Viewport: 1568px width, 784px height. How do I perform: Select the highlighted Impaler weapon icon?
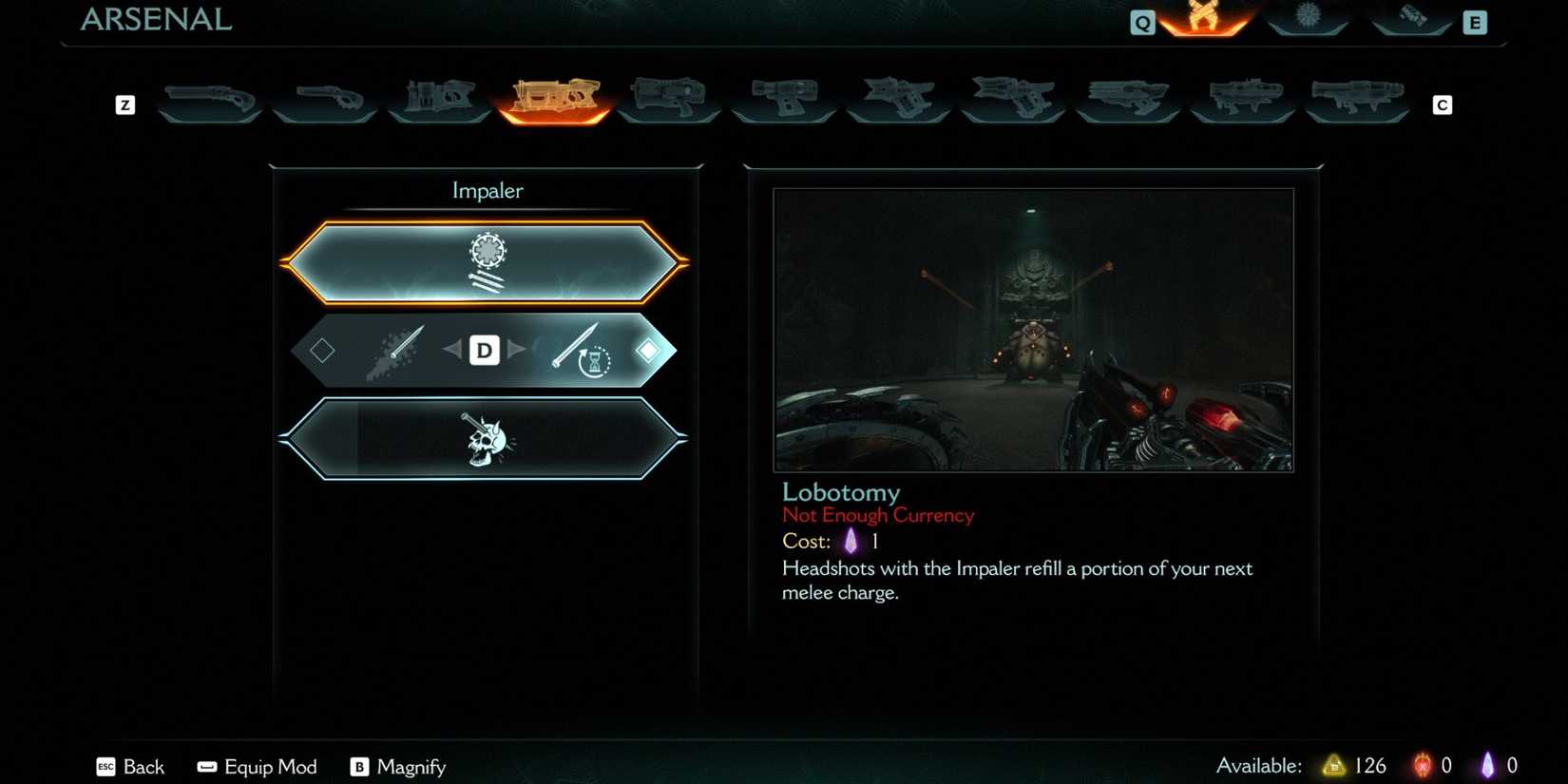tap(555, 95)
